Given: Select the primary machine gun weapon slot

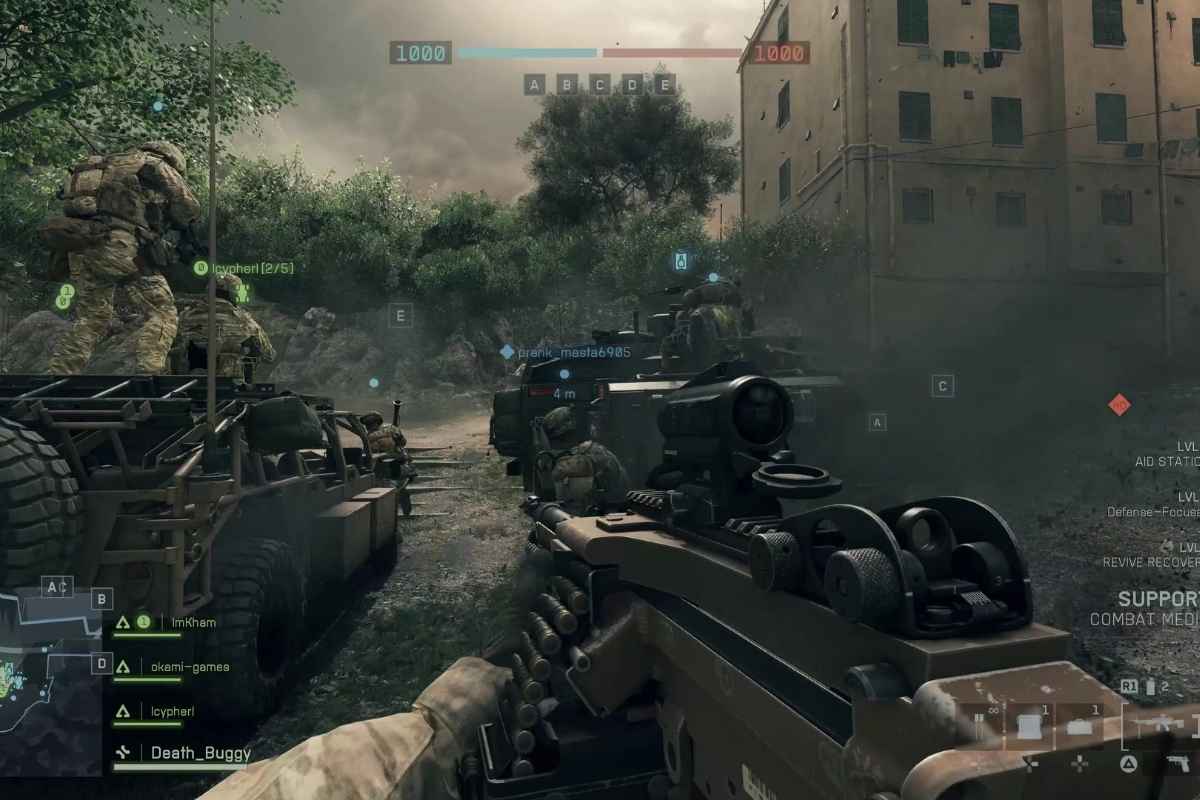Looking at the screenshot, I should click(x=1160, y=725).
